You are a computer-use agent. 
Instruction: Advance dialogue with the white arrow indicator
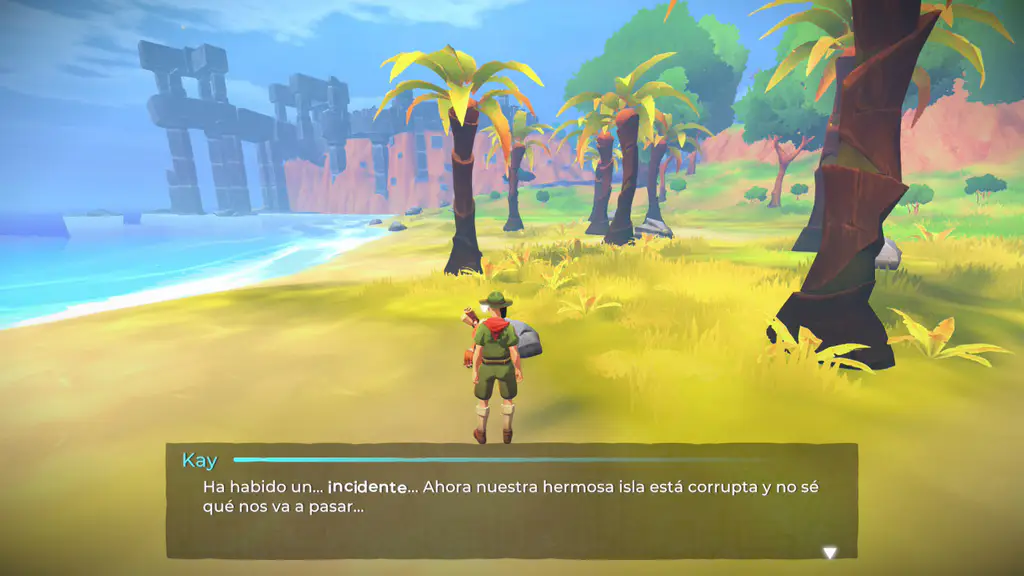pos(829,552)
